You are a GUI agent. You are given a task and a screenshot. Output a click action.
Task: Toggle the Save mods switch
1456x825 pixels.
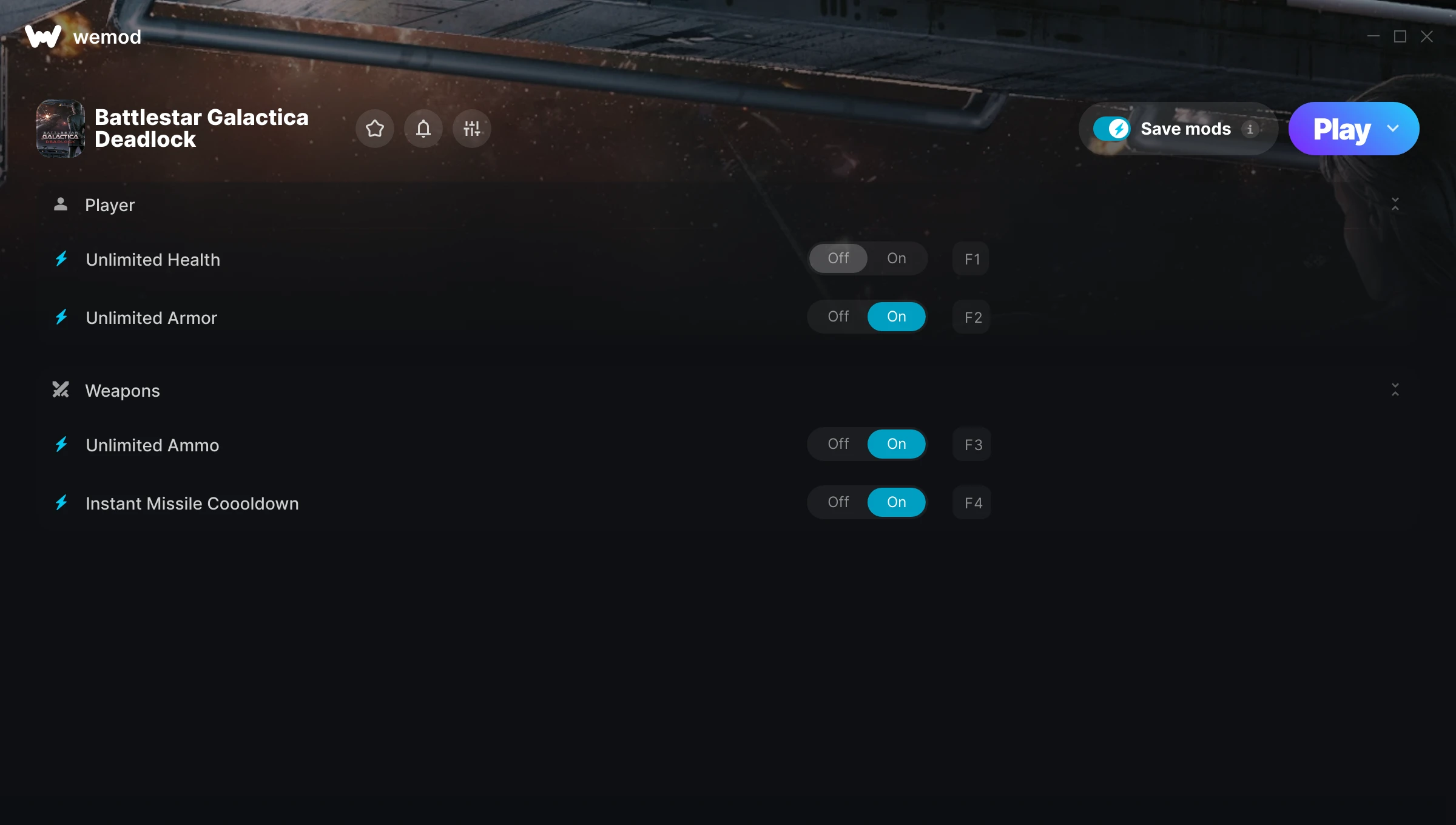[x=1112, y=129]
